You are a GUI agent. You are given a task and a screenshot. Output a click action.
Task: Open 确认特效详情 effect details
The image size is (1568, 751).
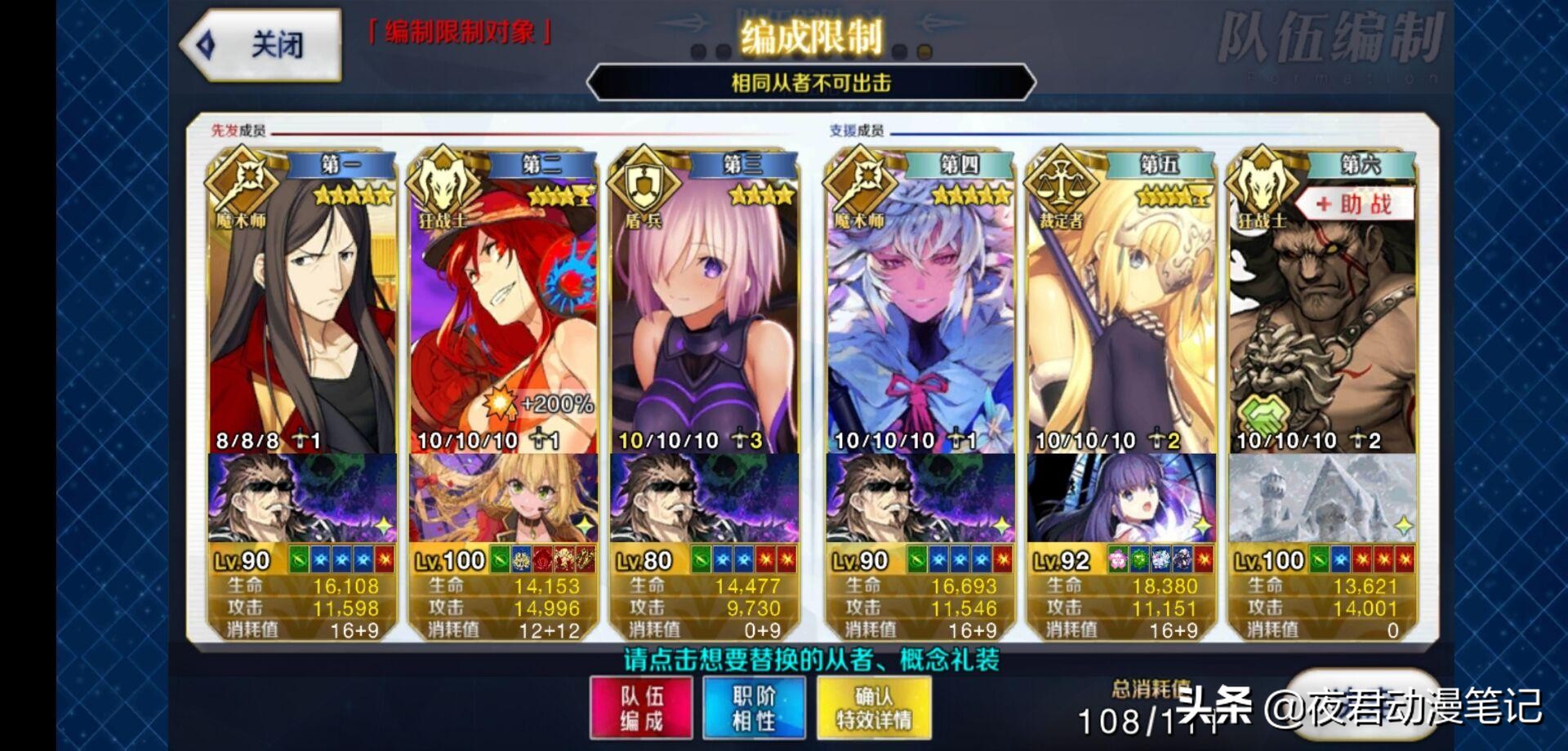pos(873,708)
